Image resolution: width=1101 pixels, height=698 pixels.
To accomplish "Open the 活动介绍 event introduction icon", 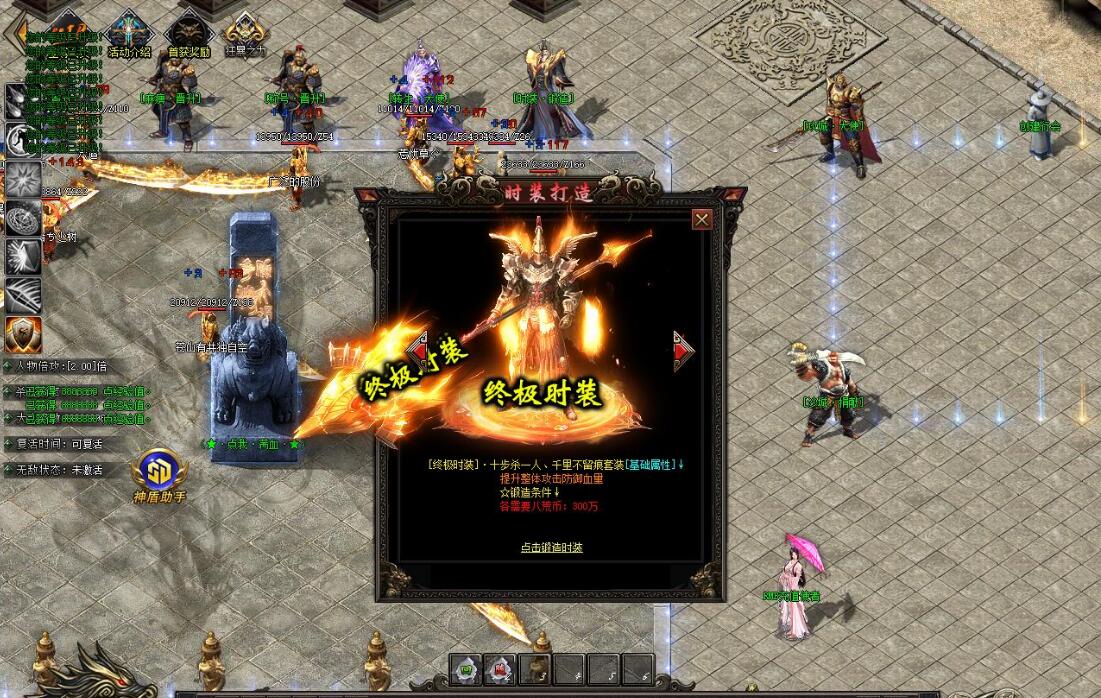I will click(x=129, y=32).
